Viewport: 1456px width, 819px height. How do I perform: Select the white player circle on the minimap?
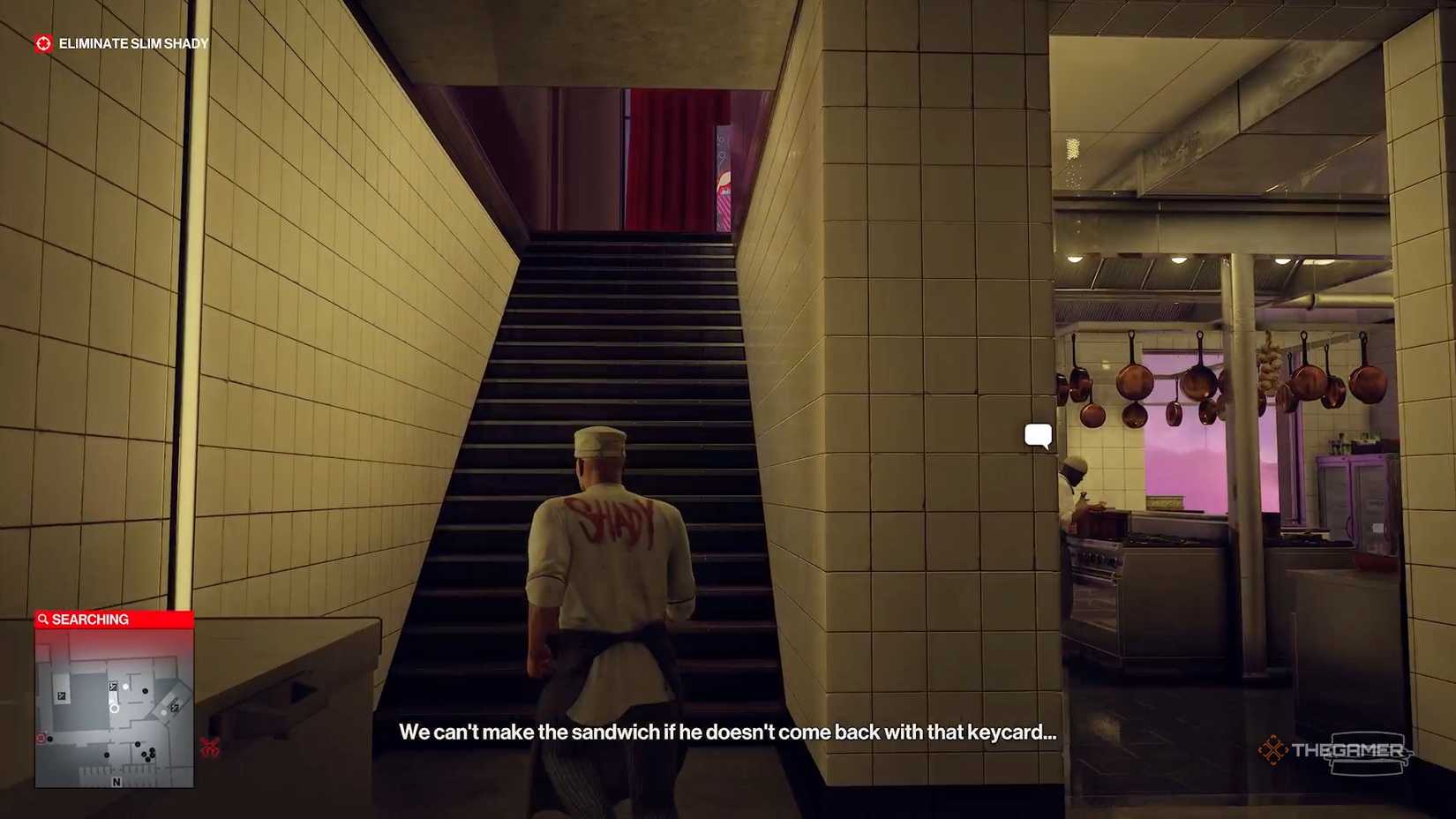114,708
